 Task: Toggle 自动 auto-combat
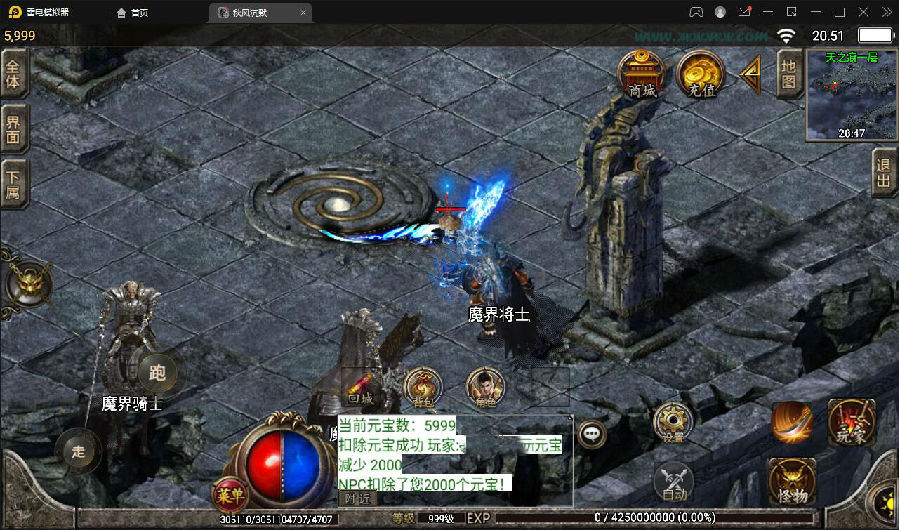click(x=673, y=483)
